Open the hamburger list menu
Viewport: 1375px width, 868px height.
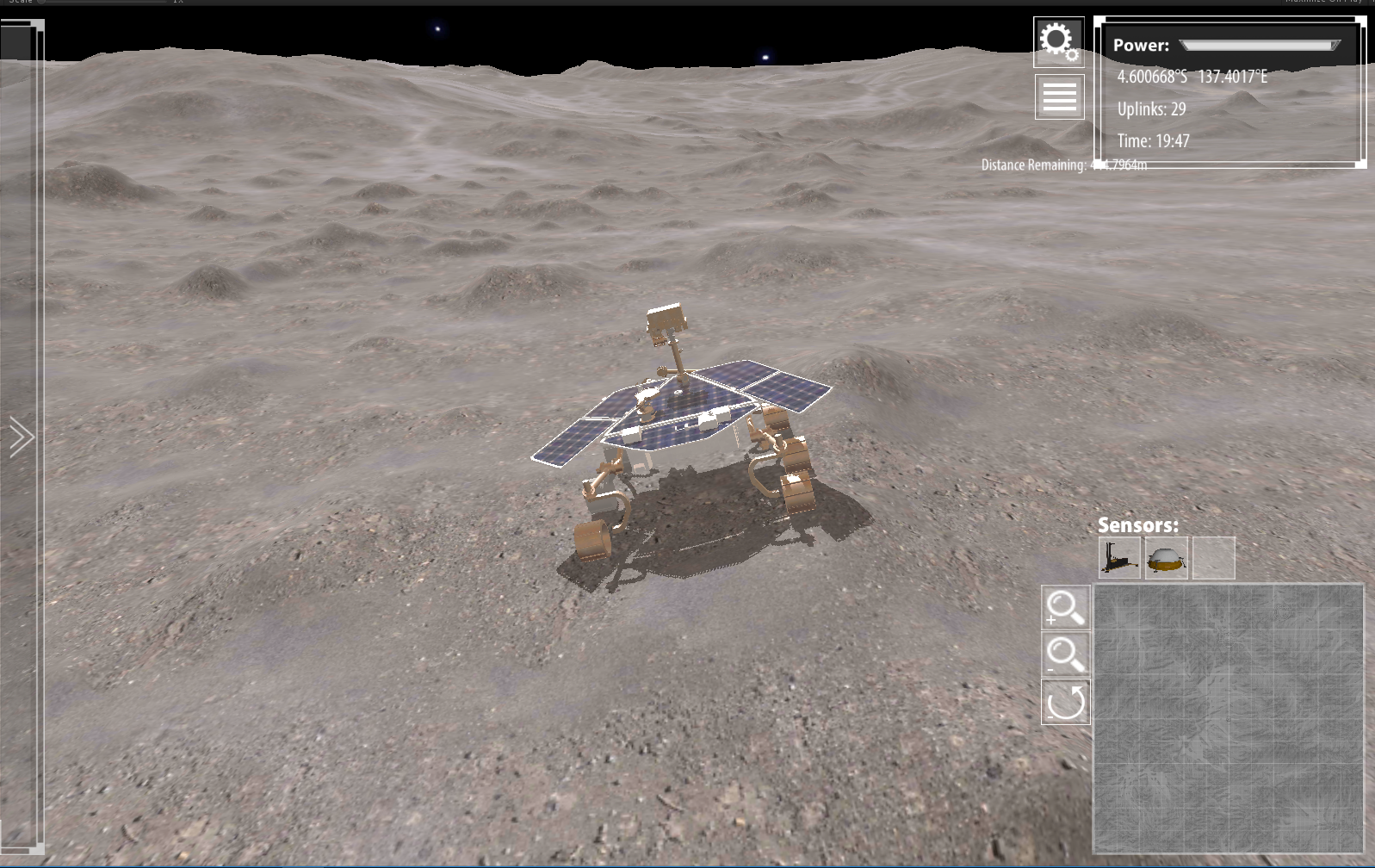(x=1059, y=96)
